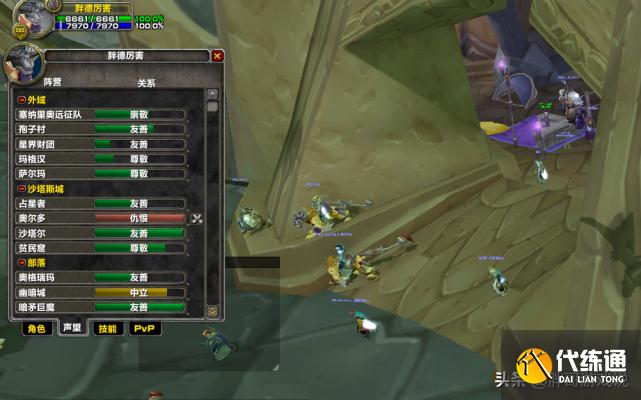
Task: Select the PvP tab
Action: 144,328
